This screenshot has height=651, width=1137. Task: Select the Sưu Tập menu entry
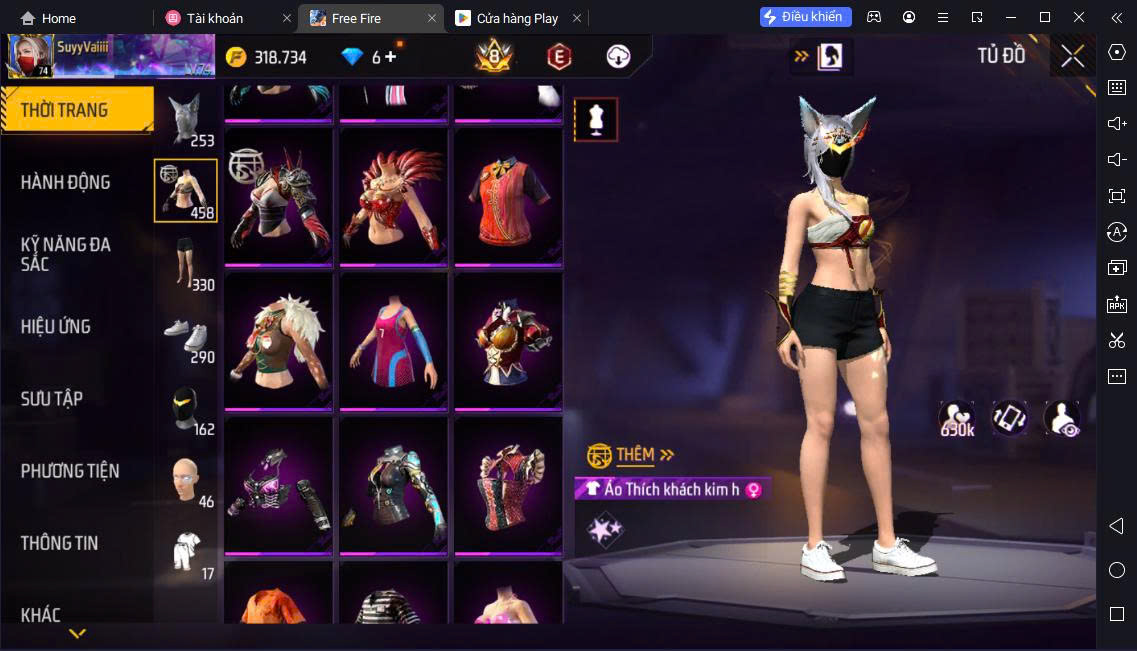click(52, 398)
